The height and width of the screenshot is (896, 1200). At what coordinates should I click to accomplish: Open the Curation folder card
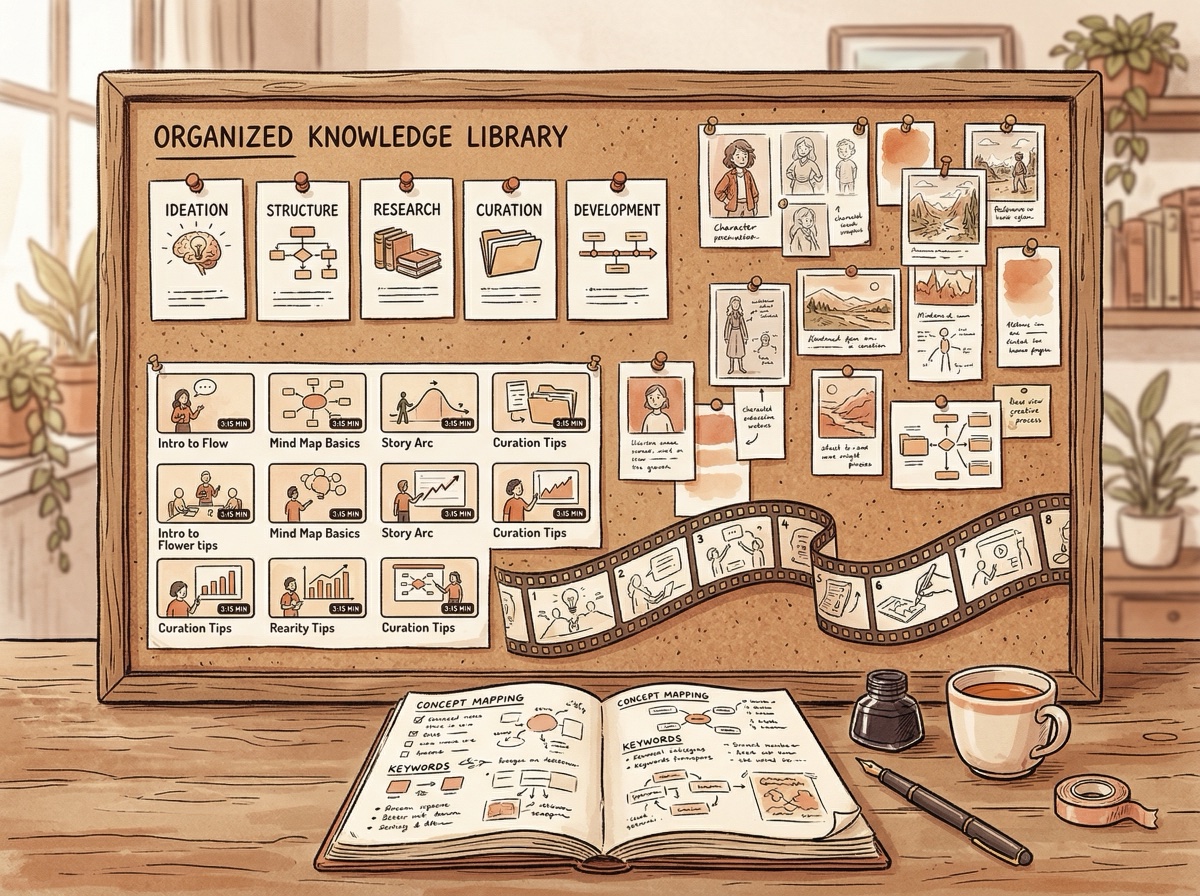(510, 245)
